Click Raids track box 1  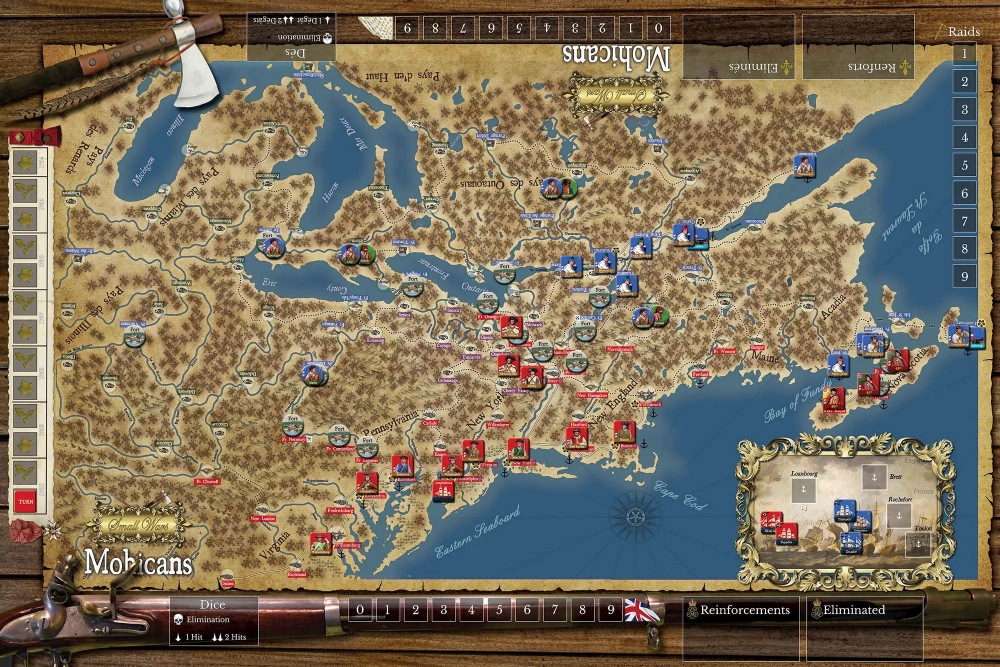[964, 54]
